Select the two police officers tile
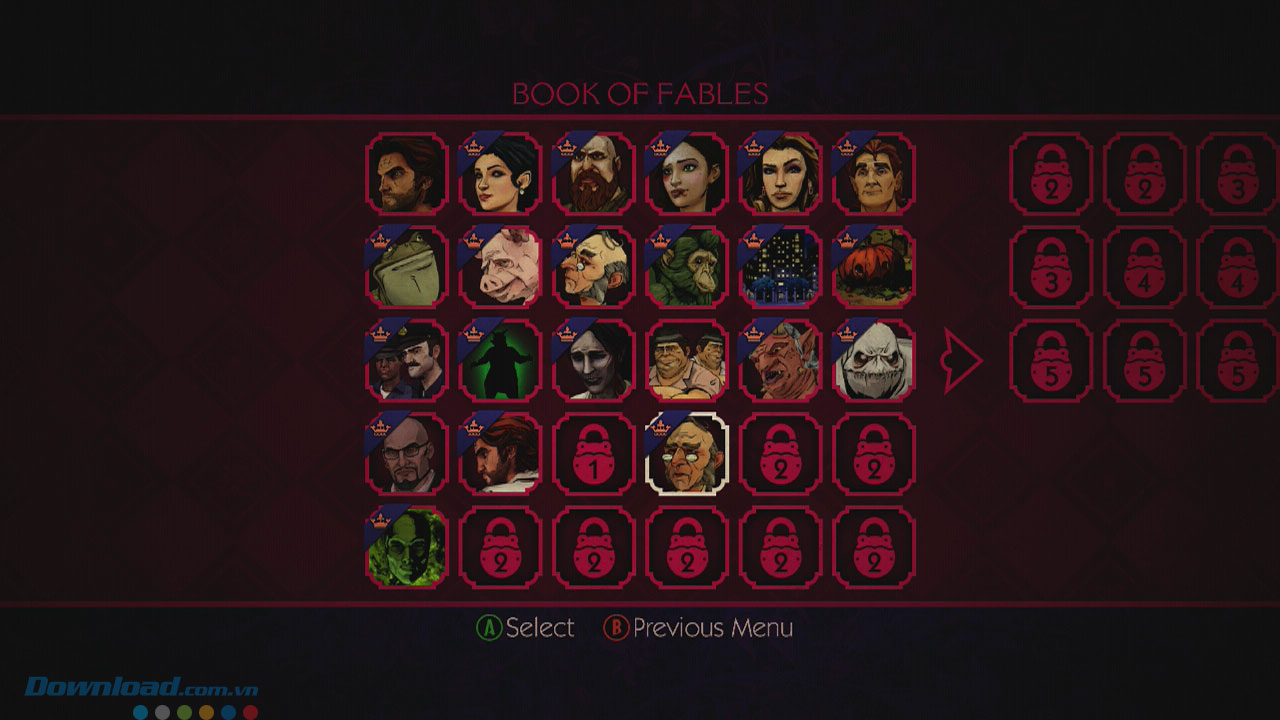 pyautogui.click(x=406, y=361)
